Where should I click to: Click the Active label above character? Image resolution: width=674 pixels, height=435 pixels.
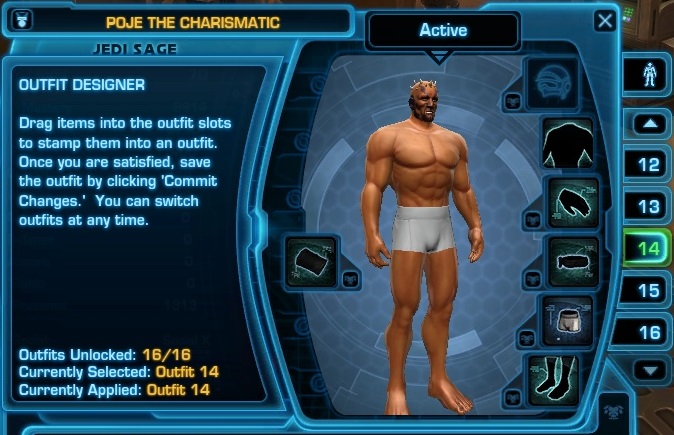[x=443, y=30]
